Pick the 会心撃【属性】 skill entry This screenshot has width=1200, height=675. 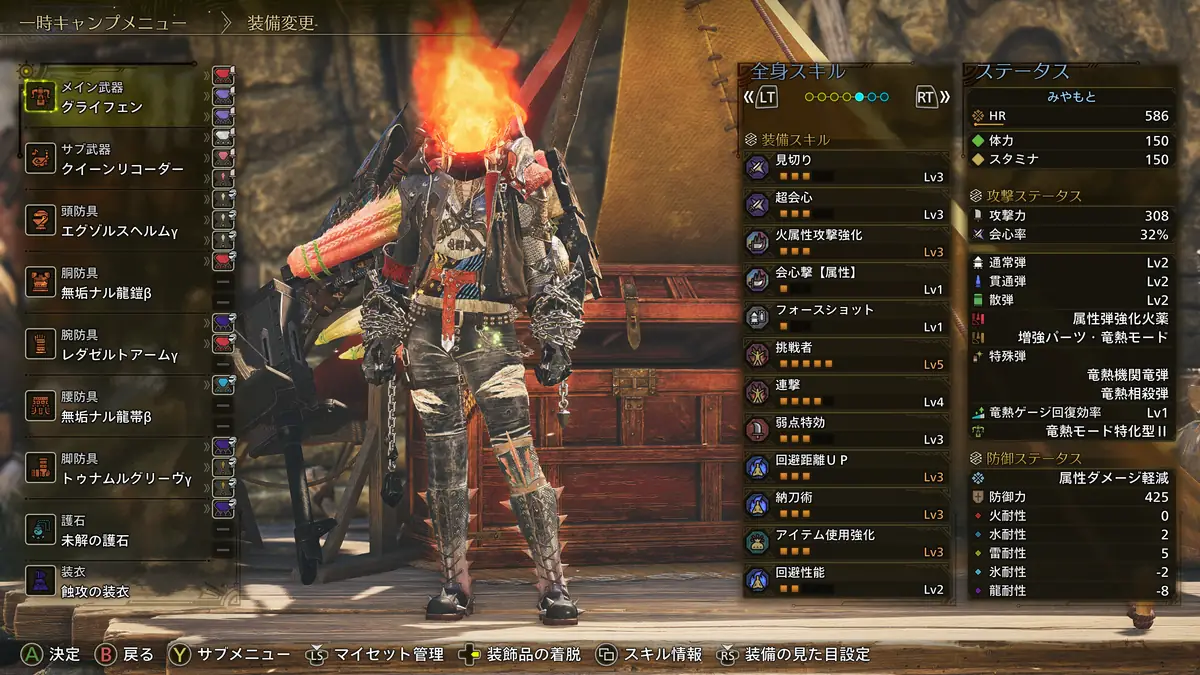coord(845,280)
